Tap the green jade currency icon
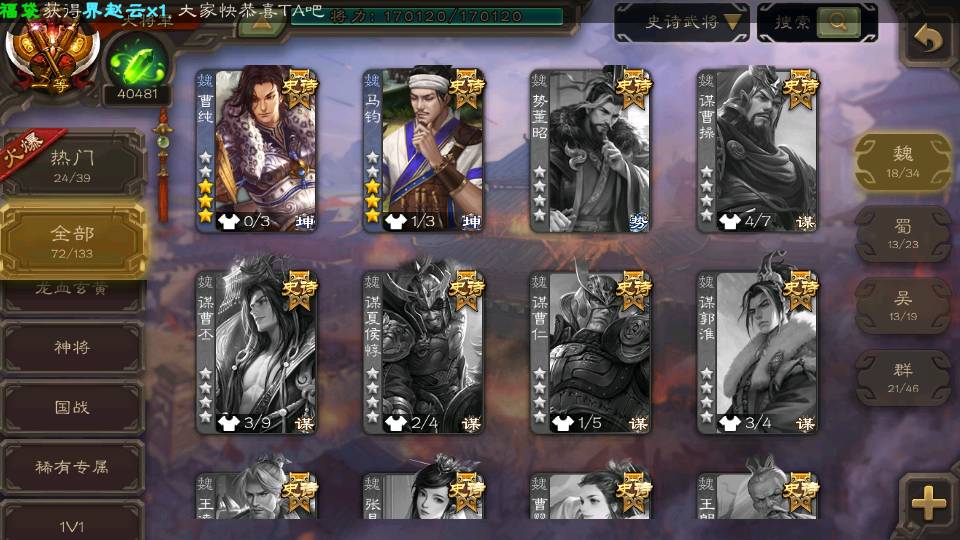This screenshot has width=960, height=540. pyautogui.click(x=136, y=62)
